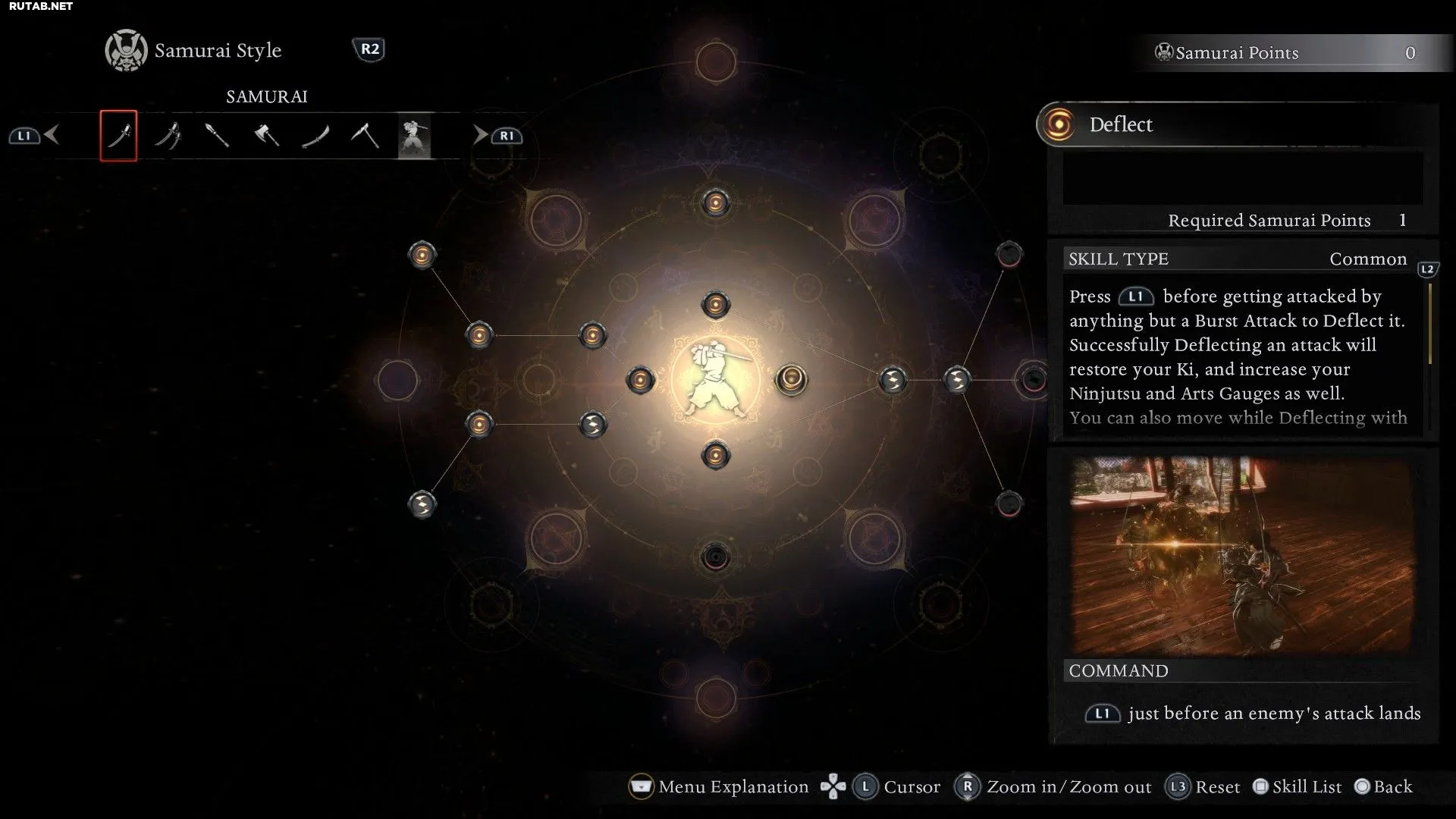Switch to the odachi curved blade tab
Image resolution: width=1456 pixels, height=819 pixels.
(x=315, y=136)
